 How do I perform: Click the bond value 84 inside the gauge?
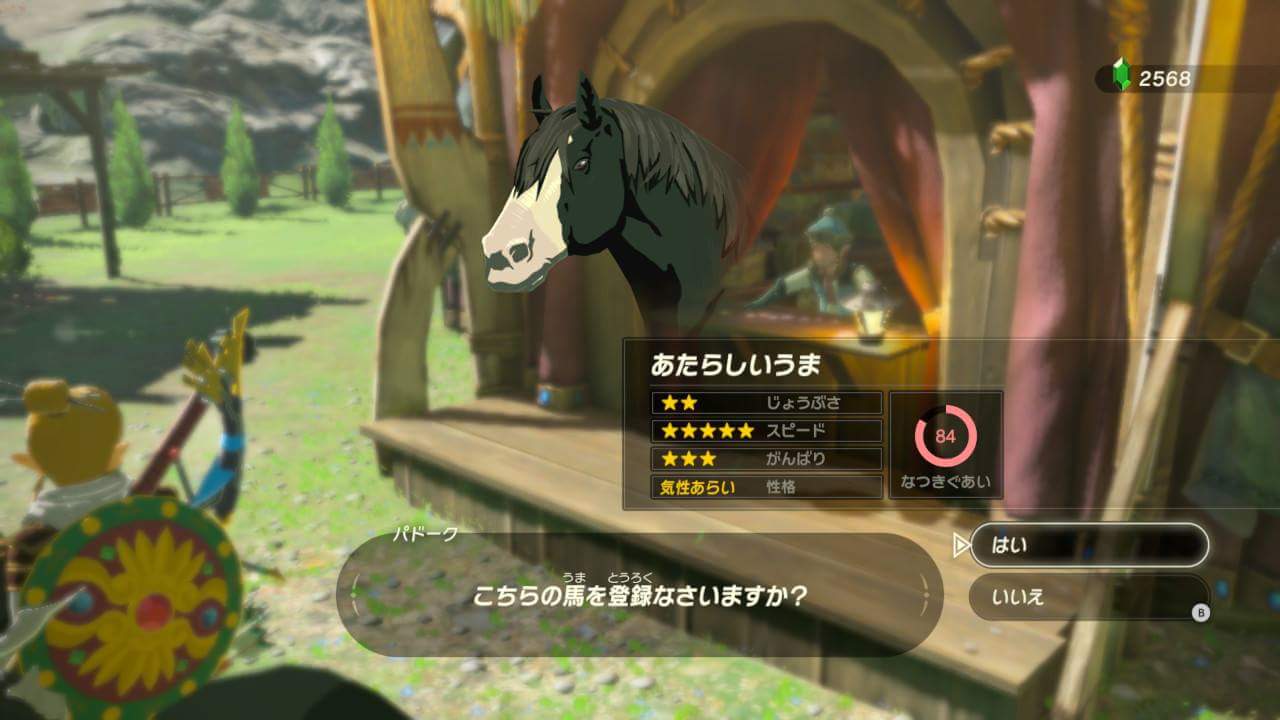point(944,437)
